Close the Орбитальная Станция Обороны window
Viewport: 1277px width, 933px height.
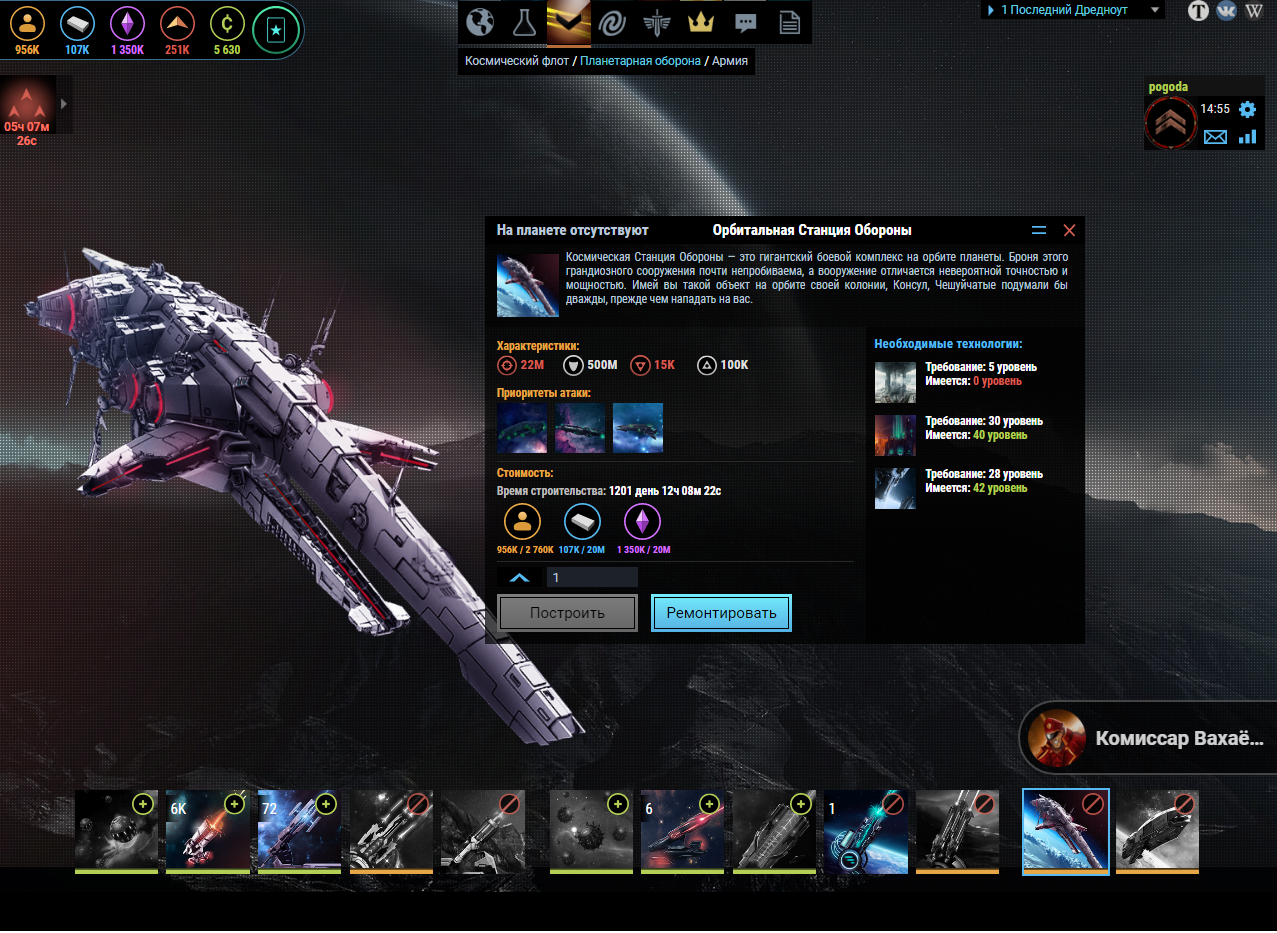(1069, 231)
